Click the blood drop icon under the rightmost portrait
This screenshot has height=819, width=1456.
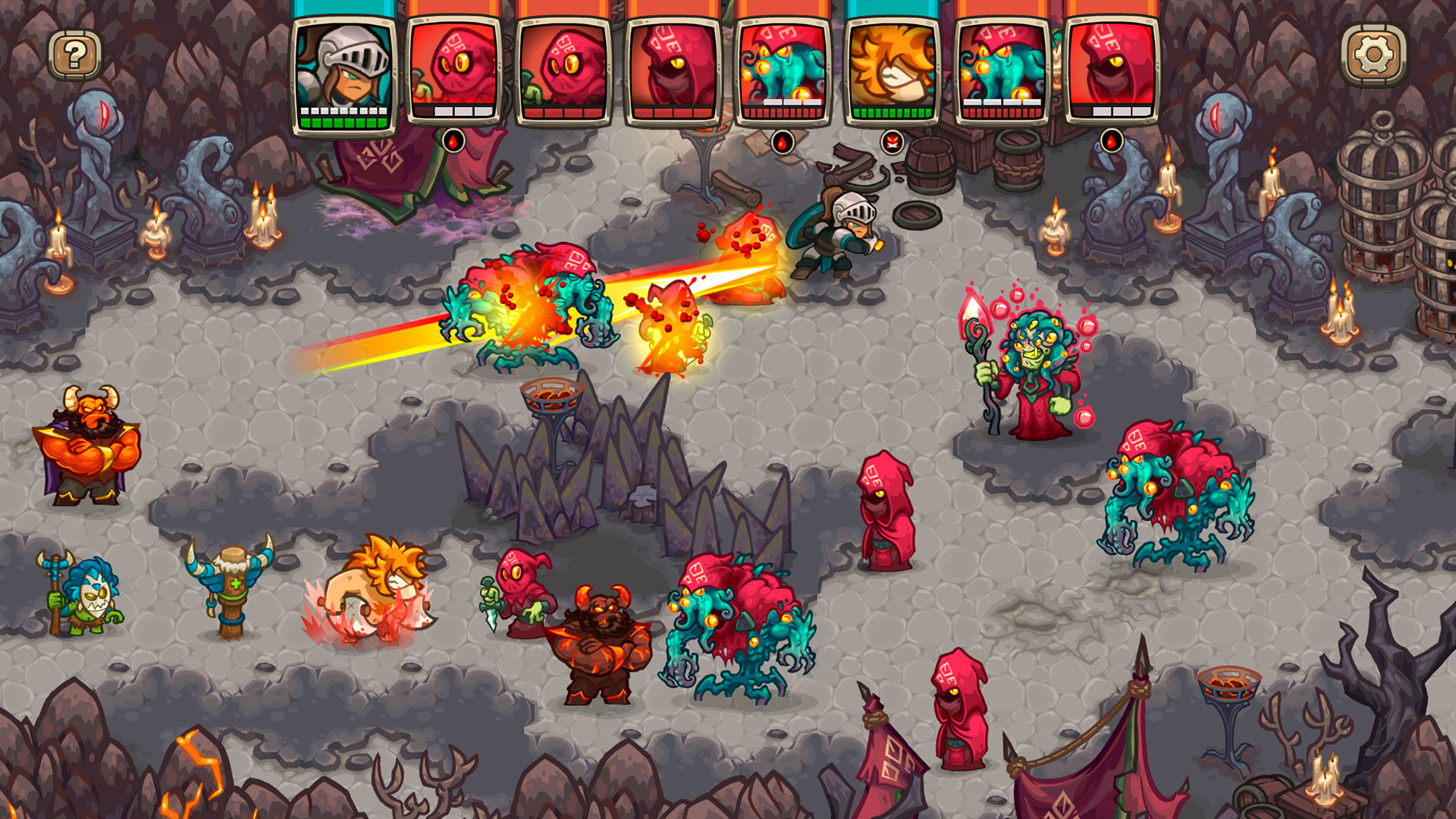click(x=1111, y=140)
